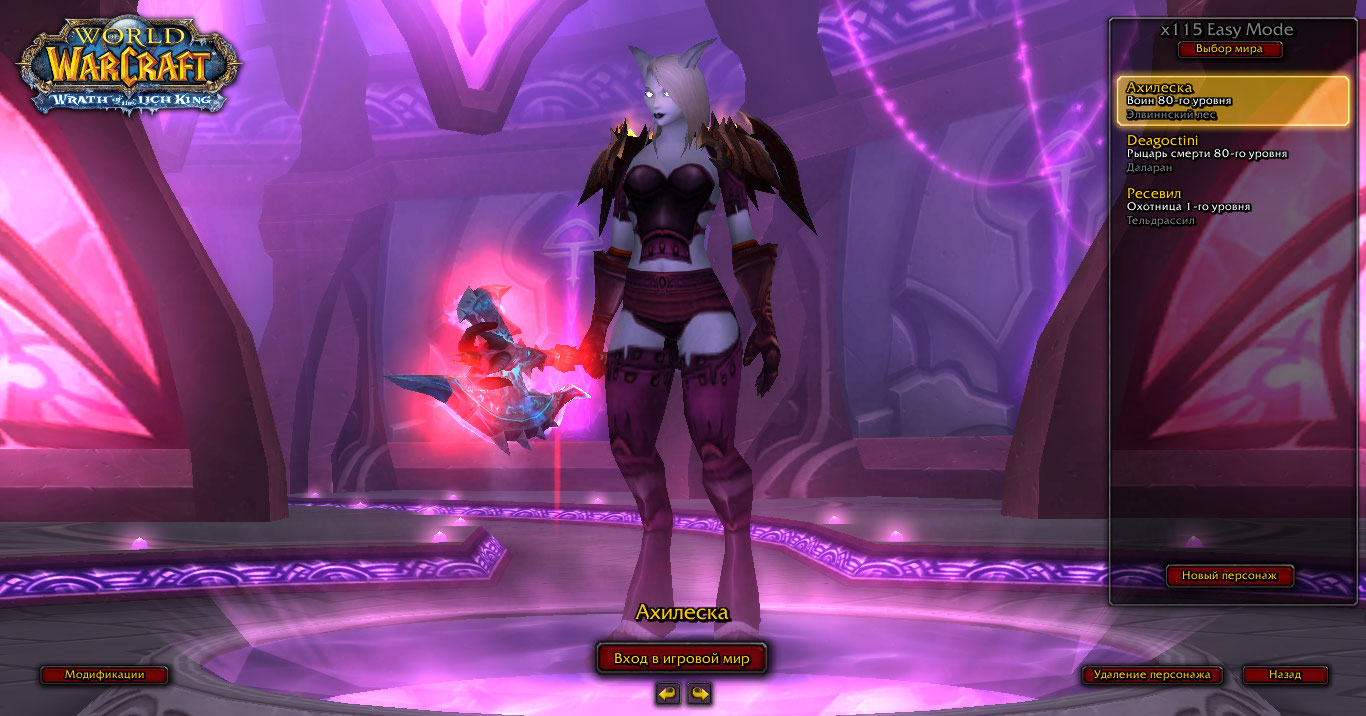The image size is (1366, 716).
Task: Rotate character with the left arrow button
Action: [x=668, y=693]
